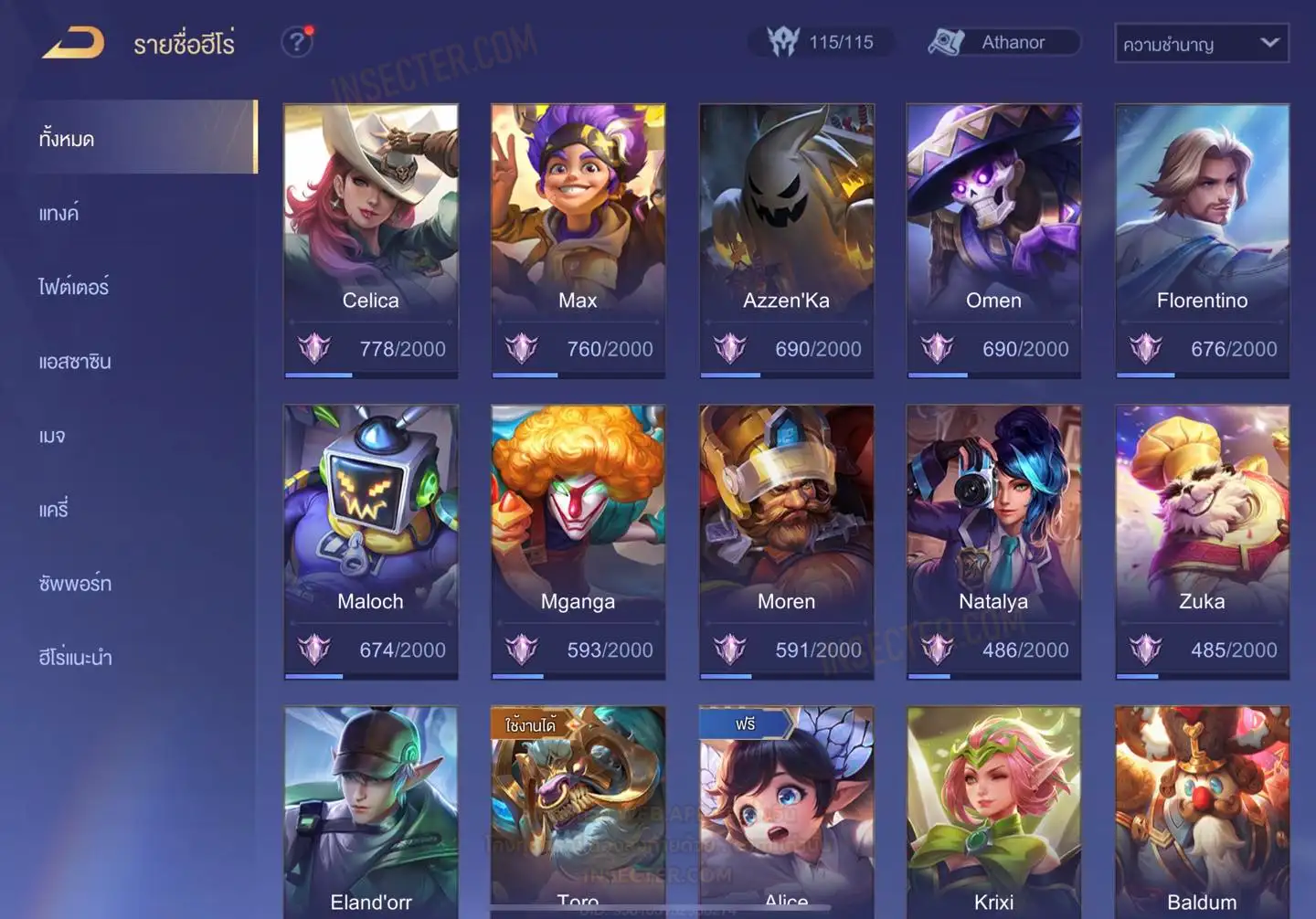The image size is (1316, 919).
Task: Pick the Maloch hero card
Action: (371, 541)
